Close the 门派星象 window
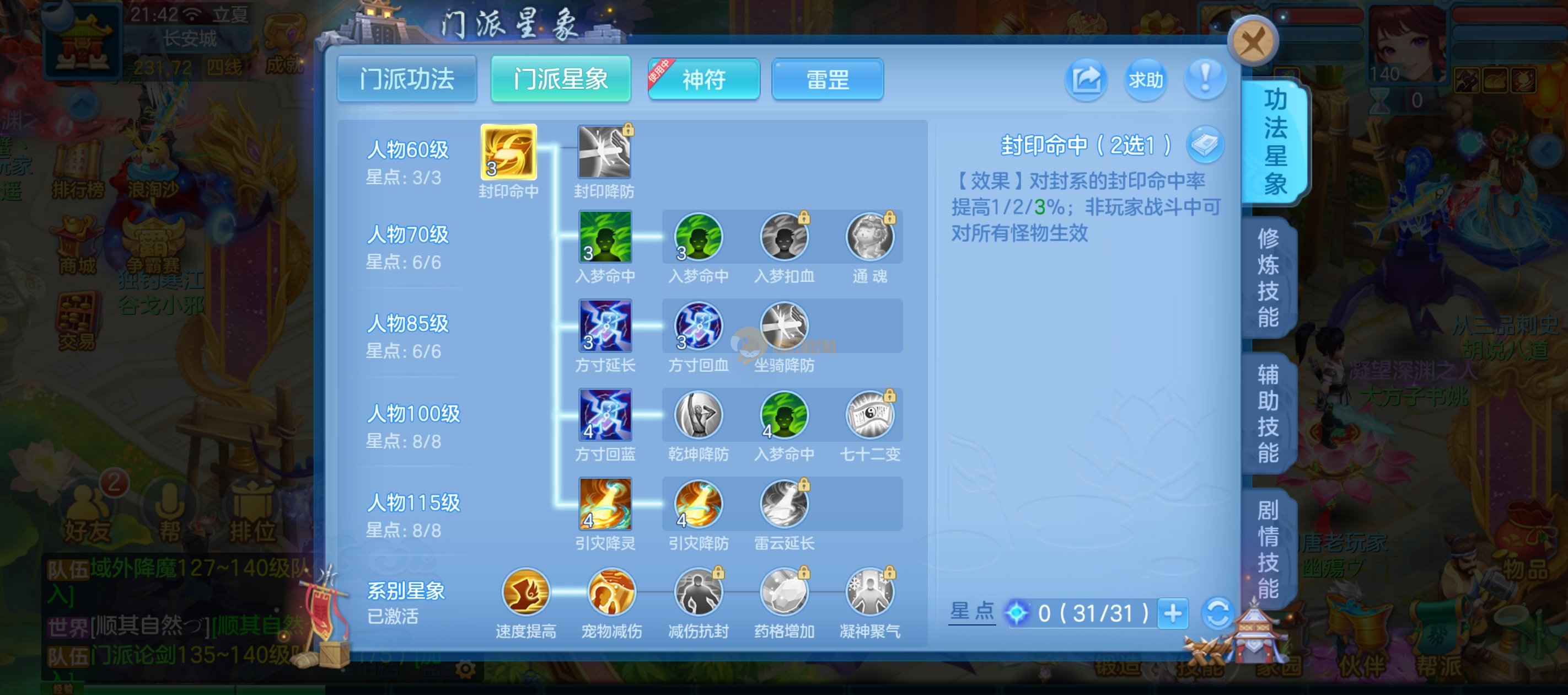Screen dimensions: 1568x695 pyautogui.click(x=1253, y=42)
